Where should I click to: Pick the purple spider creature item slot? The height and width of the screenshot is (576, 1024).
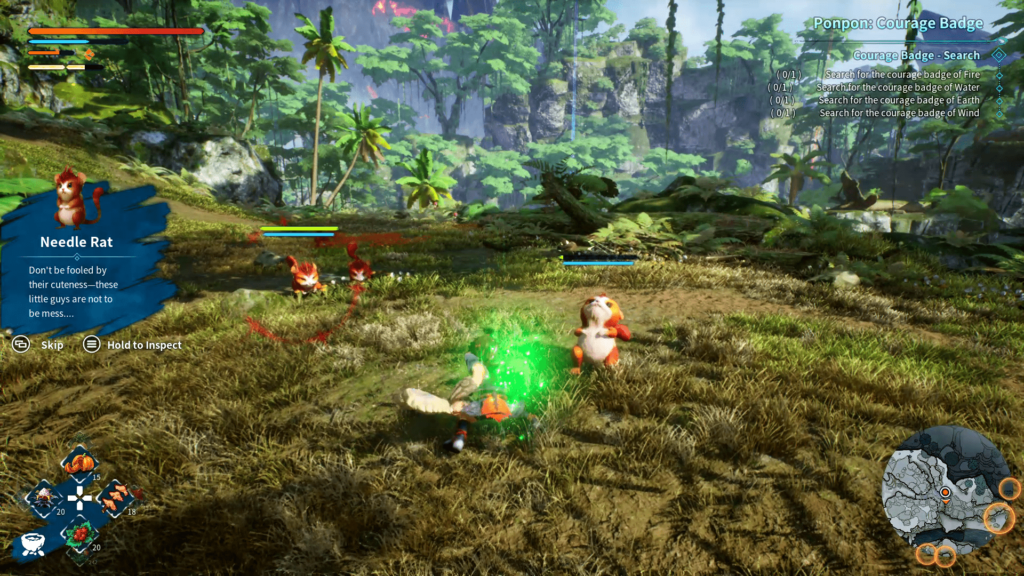click(x=43, y=497)
